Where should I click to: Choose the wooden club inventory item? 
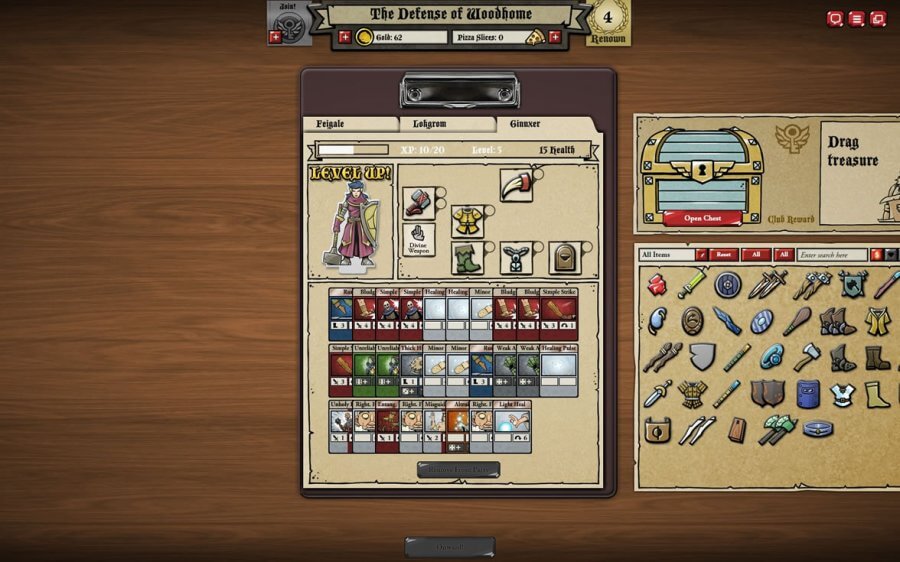(x=796, y=321)
